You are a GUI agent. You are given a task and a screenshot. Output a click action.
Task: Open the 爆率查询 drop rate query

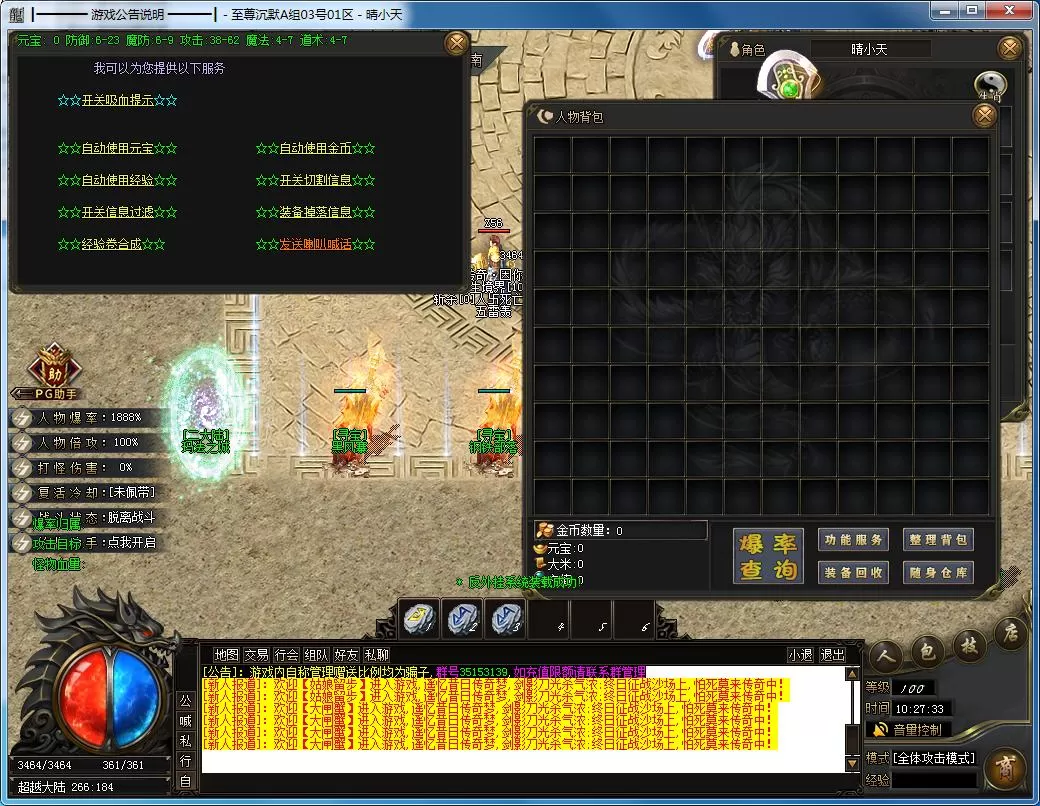click(x=768, y=557)
